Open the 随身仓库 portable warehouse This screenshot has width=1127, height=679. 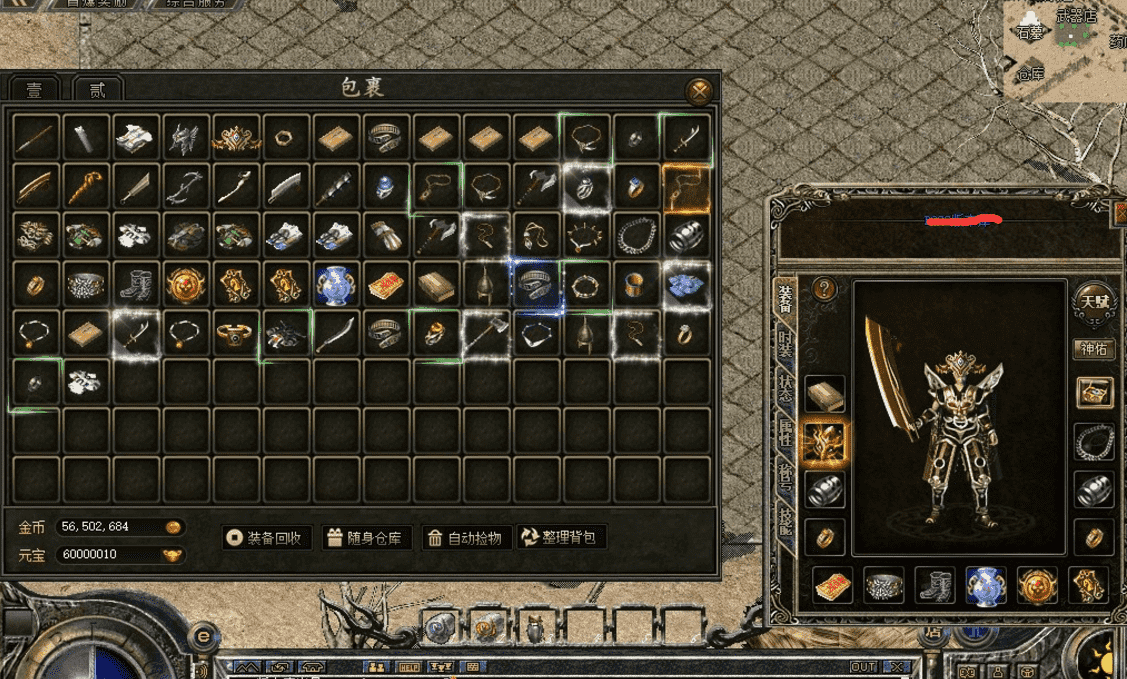coord(366,538)
